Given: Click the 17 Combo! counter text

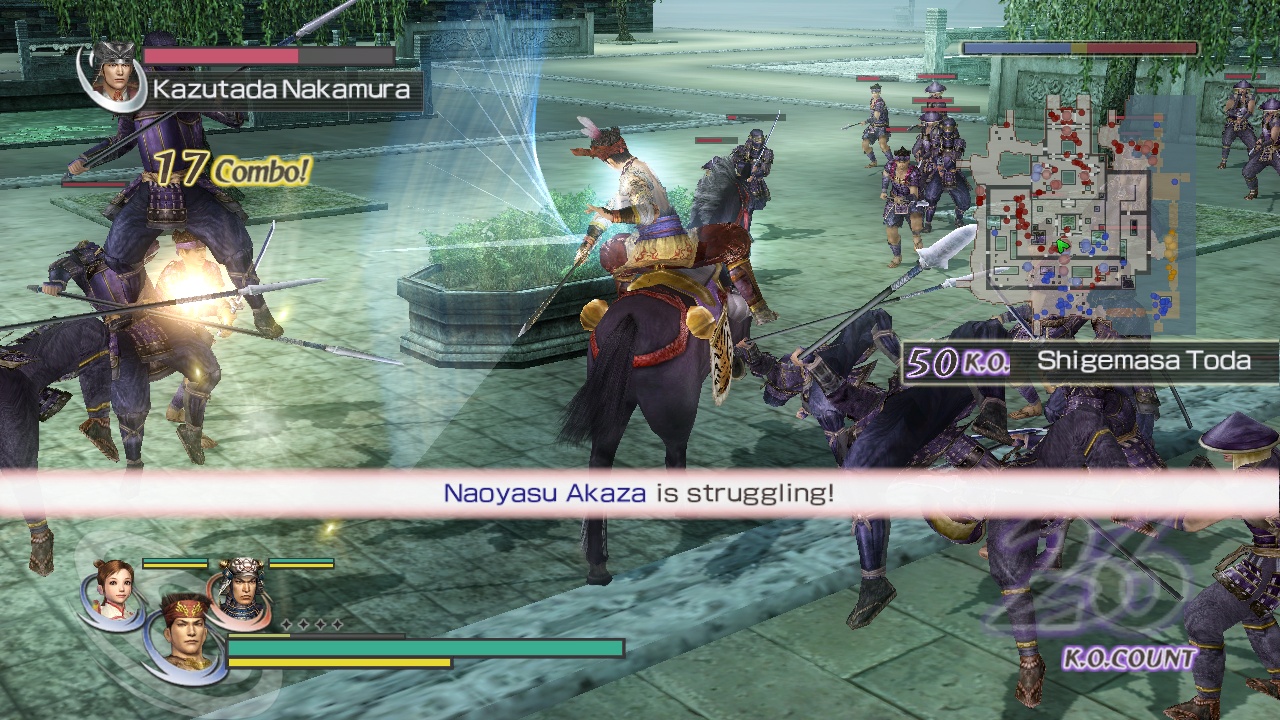Looking at the screenshot, I should click(x=230, y=170).
